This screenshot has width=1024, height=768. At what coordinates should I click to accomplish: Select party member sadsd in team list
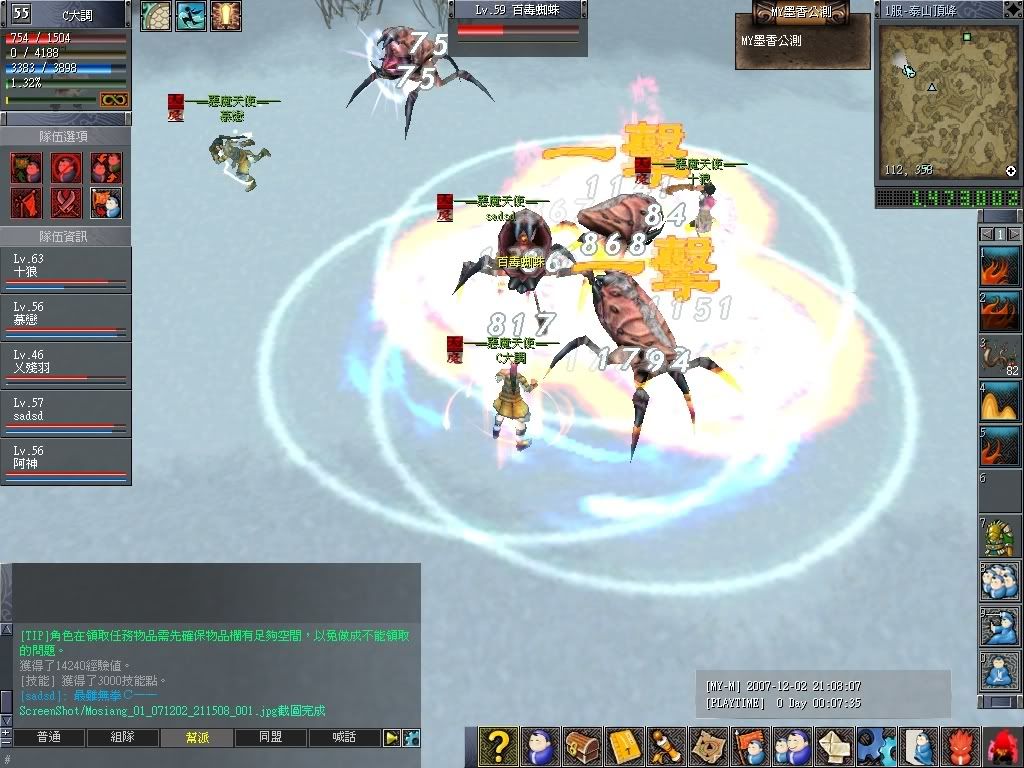coord(66,414)
